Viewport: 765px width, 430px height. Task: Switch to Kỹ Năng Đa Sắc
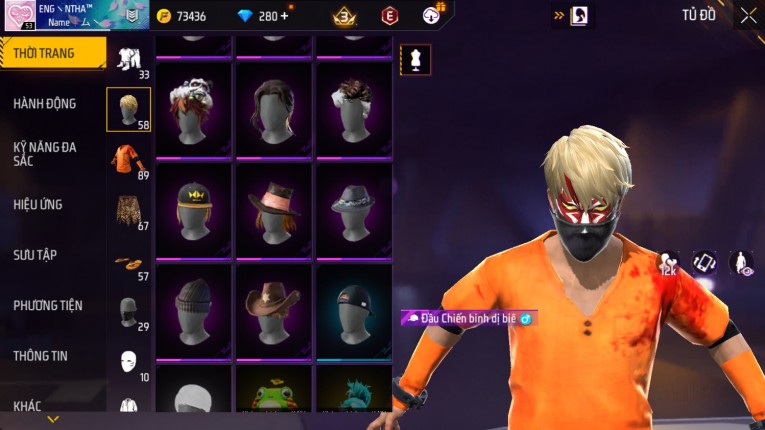tap(45, 153)
